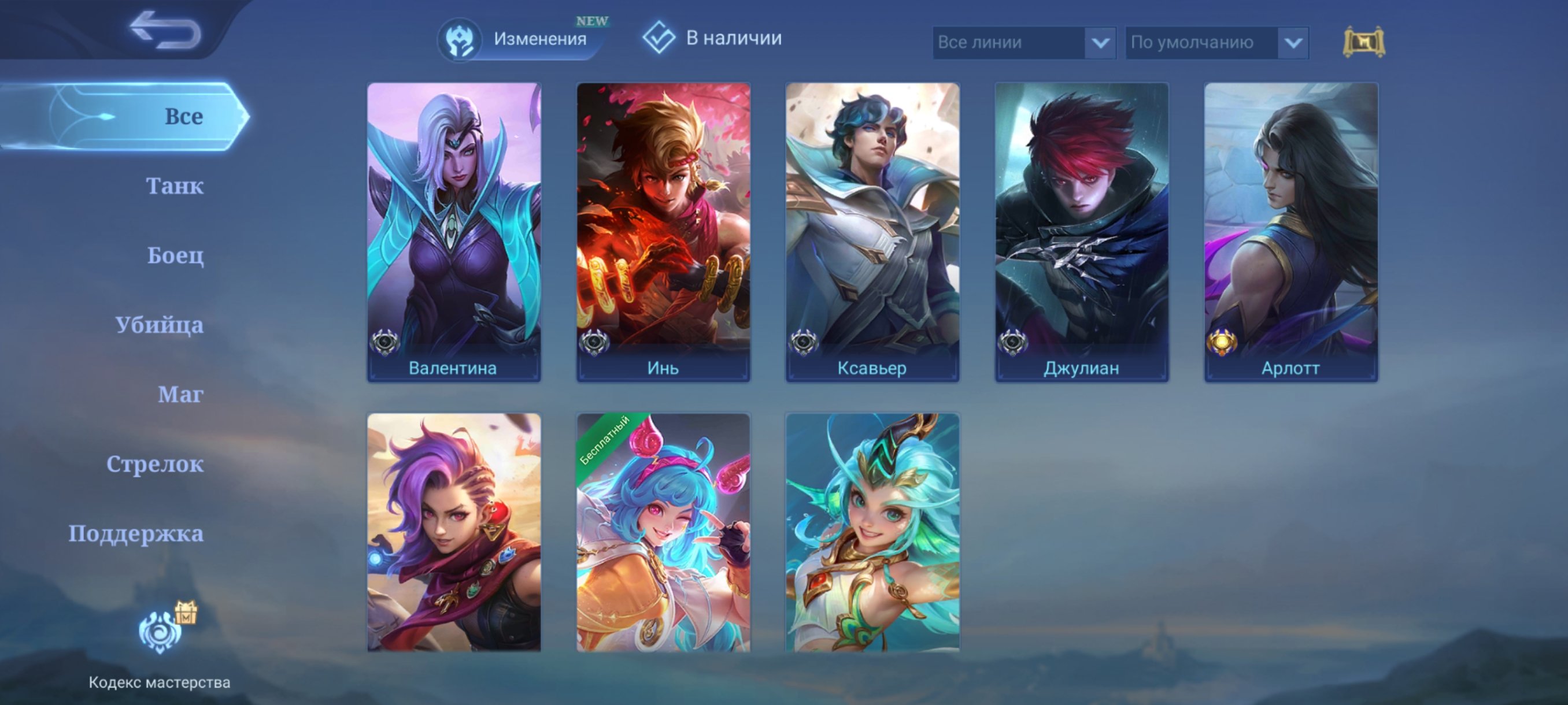Viewport: 1568px width, 705px height.
Task: Select the Валентина hero card
Action: click(453, 231)
